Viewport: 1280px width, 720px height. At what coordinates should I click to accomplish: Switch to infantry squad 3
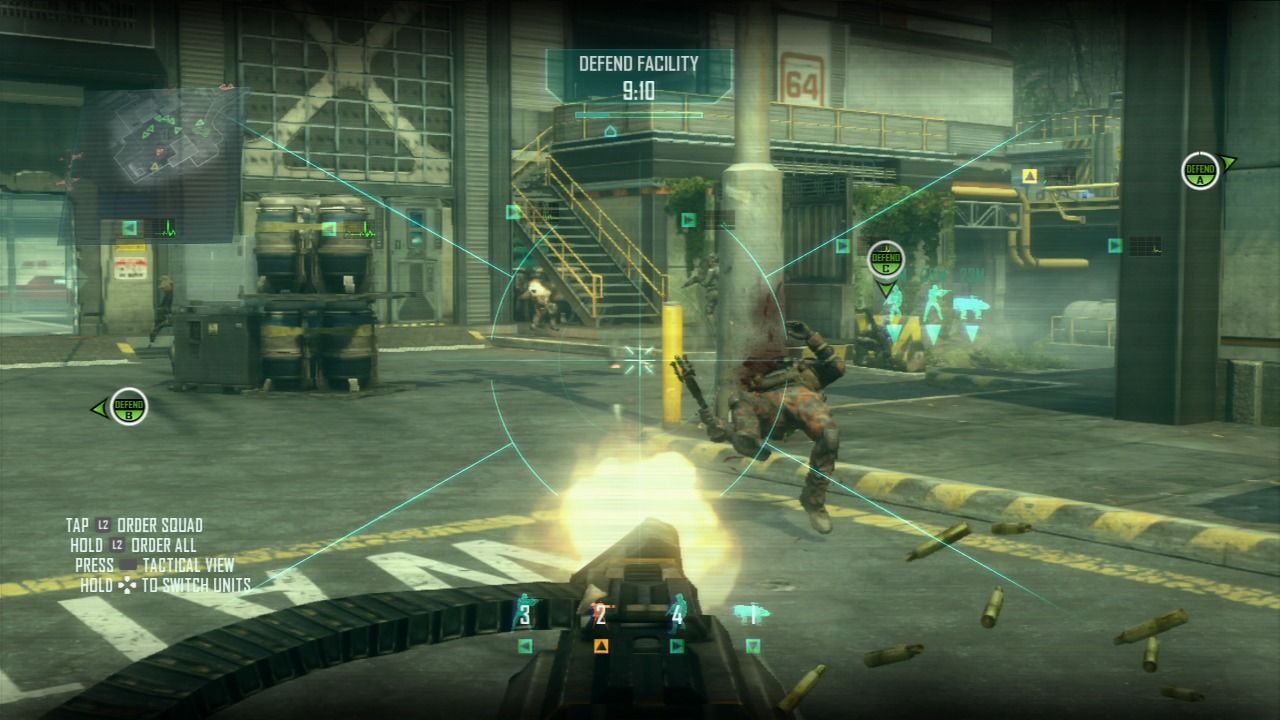click(523, 614)
